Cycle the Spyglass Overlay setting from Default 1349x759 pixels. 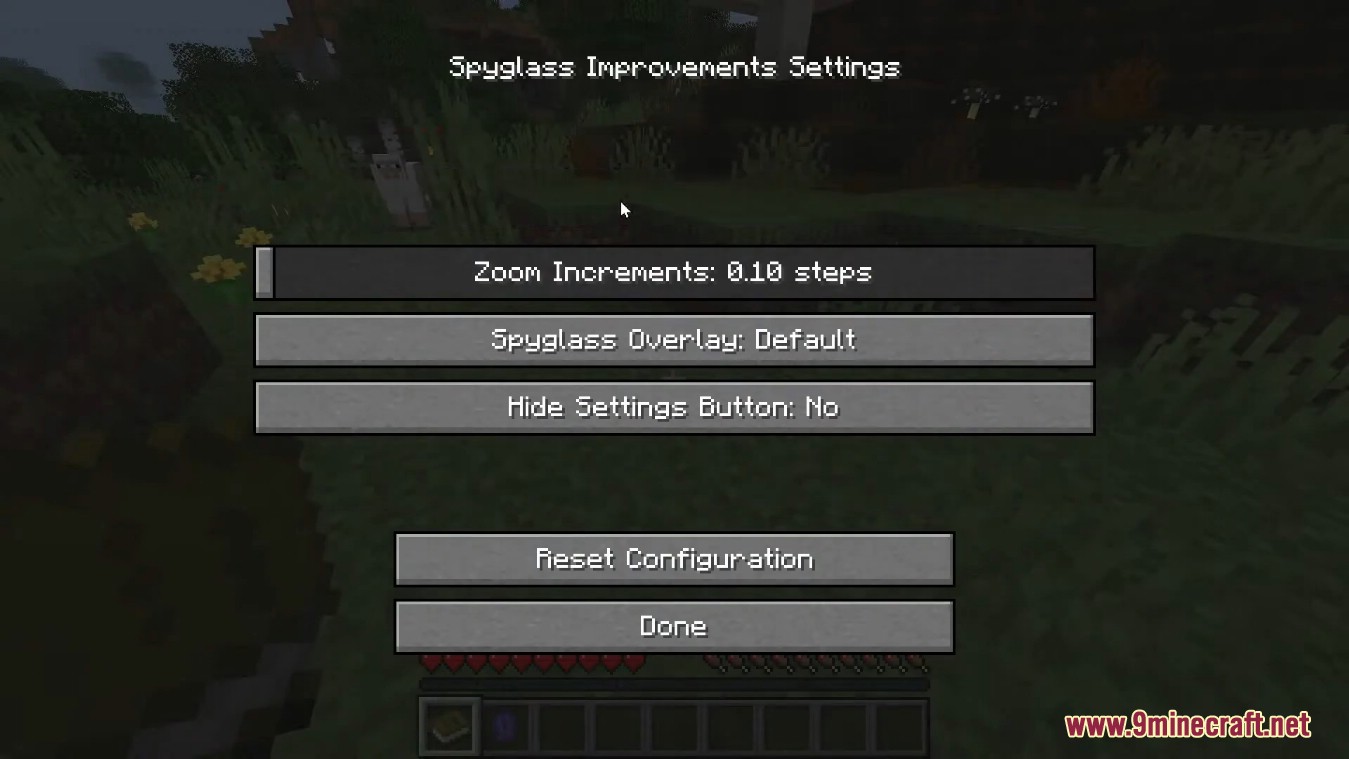(674, 340)
